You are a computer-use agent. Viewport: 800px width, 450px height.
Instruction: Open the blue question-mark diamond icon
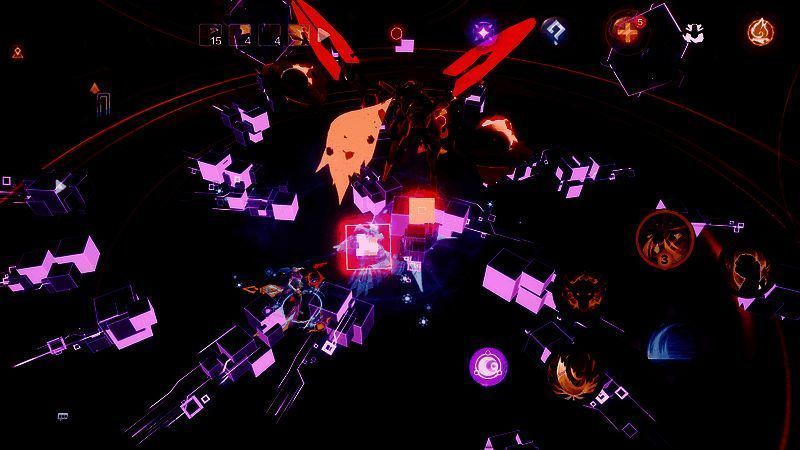pos(553,31)
